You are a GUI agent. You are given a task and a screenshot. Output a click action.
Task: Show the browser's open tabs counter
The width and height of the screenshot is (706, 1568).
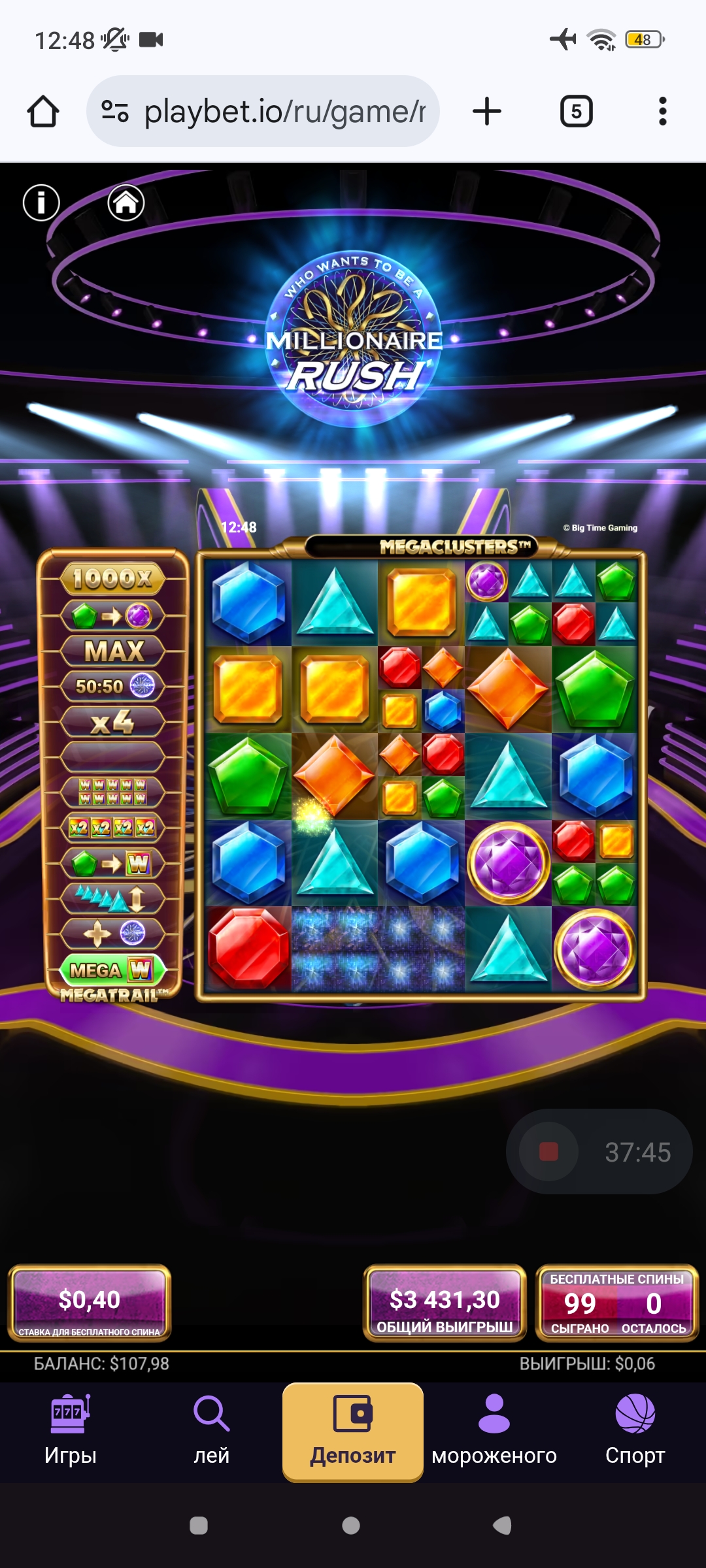tap(576, 112)
